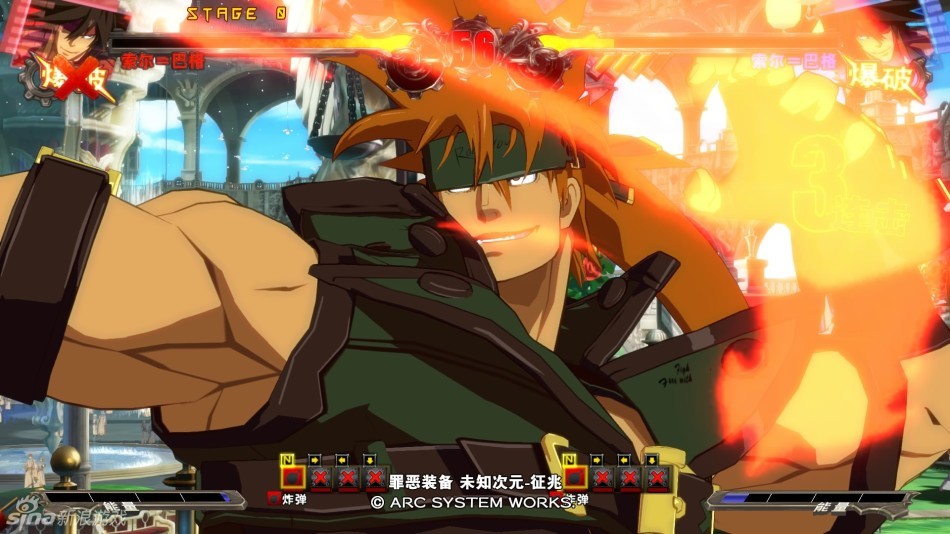Click player two's Sol Badguy portrait
This screenshot has width=950, height=534.
tap(880, 32)
